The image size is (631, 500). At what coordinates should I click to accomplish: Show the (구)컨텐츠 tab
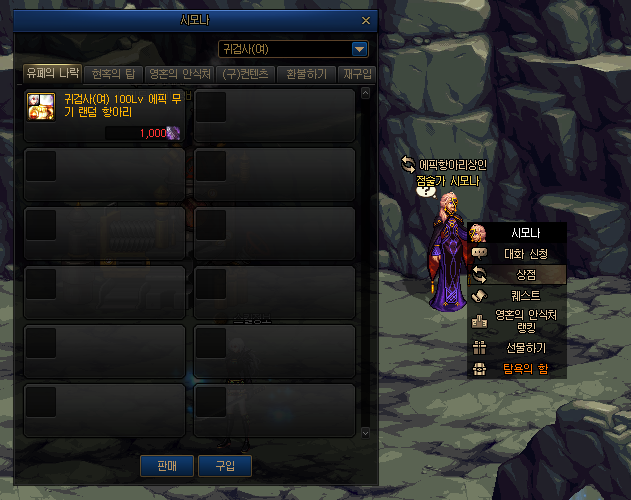tap(246, 73)
